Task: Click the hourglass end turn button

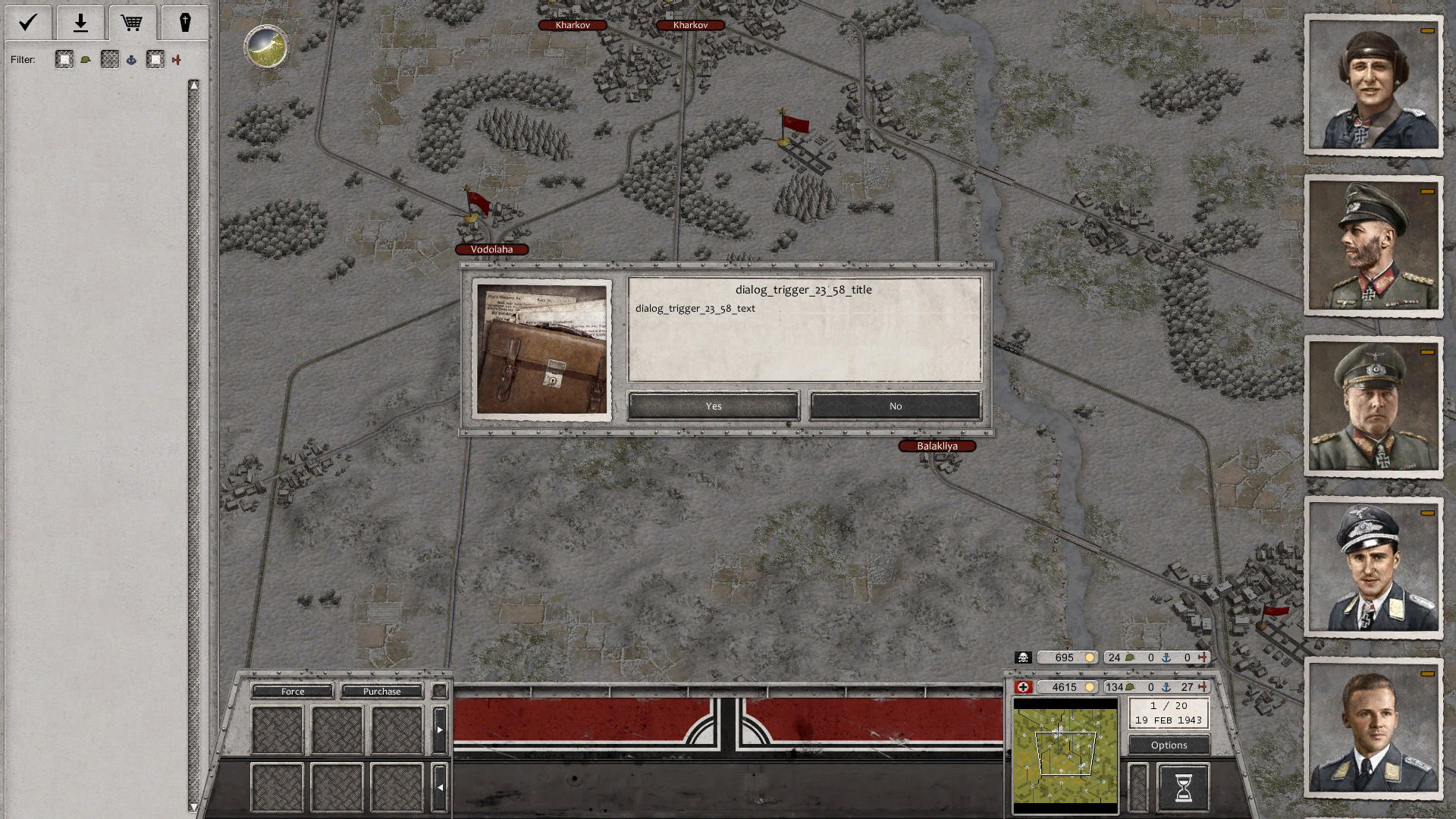Action: pyautogui.click(x=1182, y=787)
